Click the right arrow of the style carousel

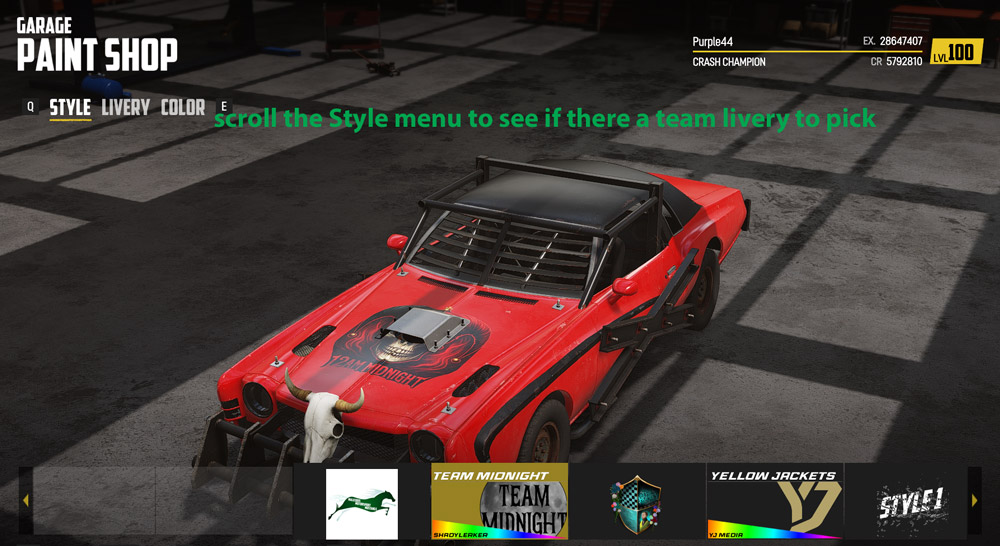pos(975,500)
